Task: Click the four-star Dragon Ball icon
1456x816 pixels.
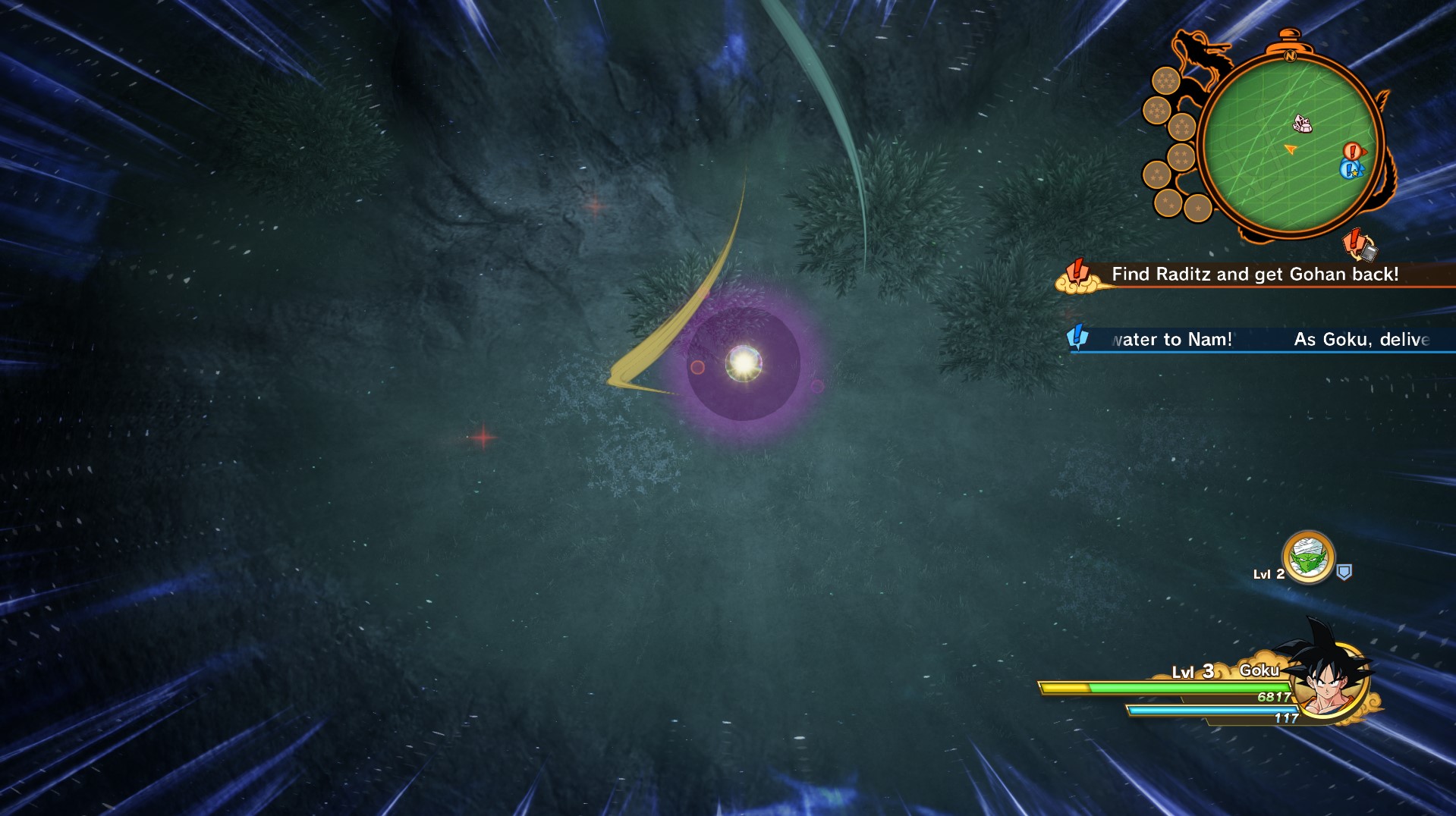Action: tap(1180, 158)
